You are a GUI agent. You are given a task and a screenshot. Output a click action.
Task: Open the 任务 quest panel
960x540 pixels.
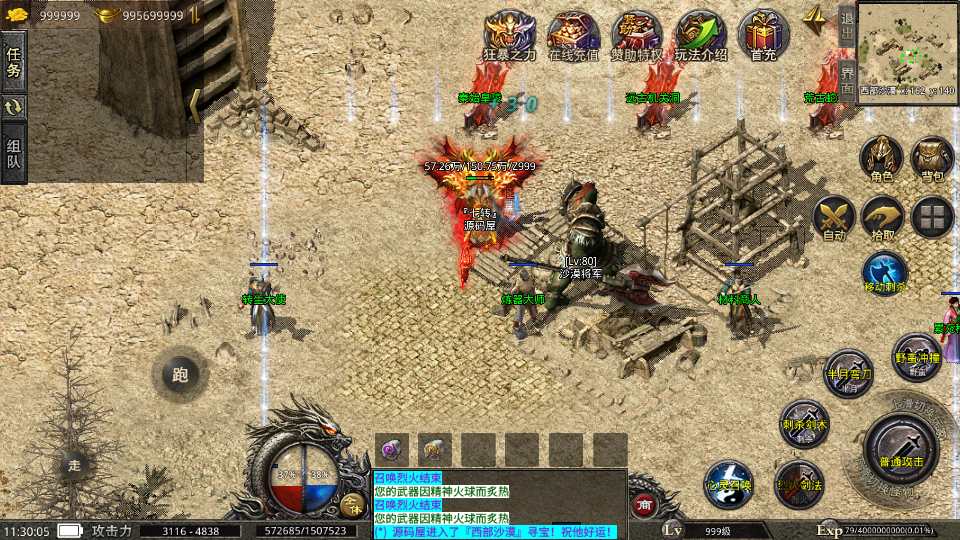pyautogui.click(x=14, y=60)
